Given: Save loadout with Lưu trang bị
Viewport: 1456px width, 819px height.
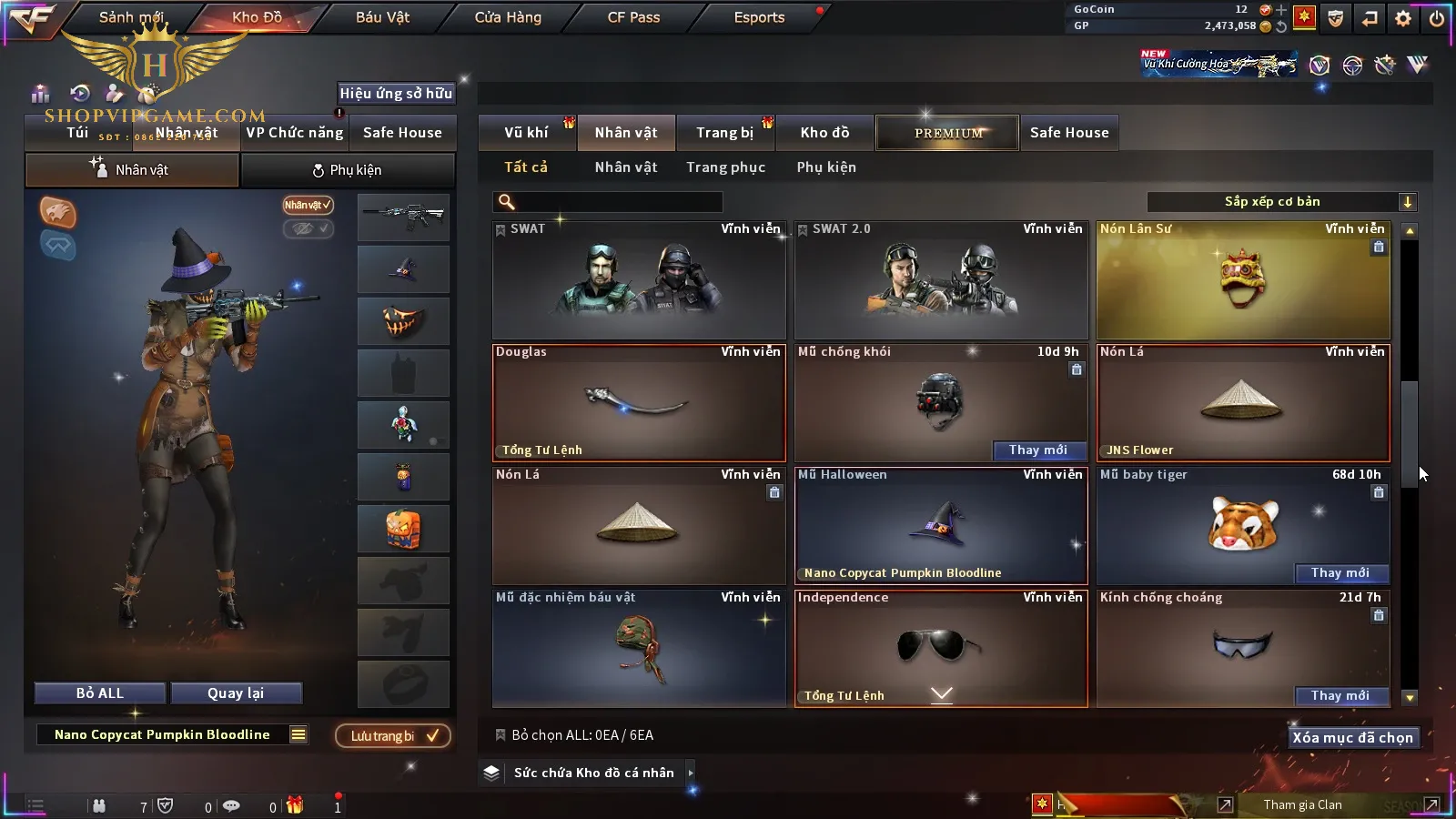Looking at the screenshot, I should pos(393,735).
